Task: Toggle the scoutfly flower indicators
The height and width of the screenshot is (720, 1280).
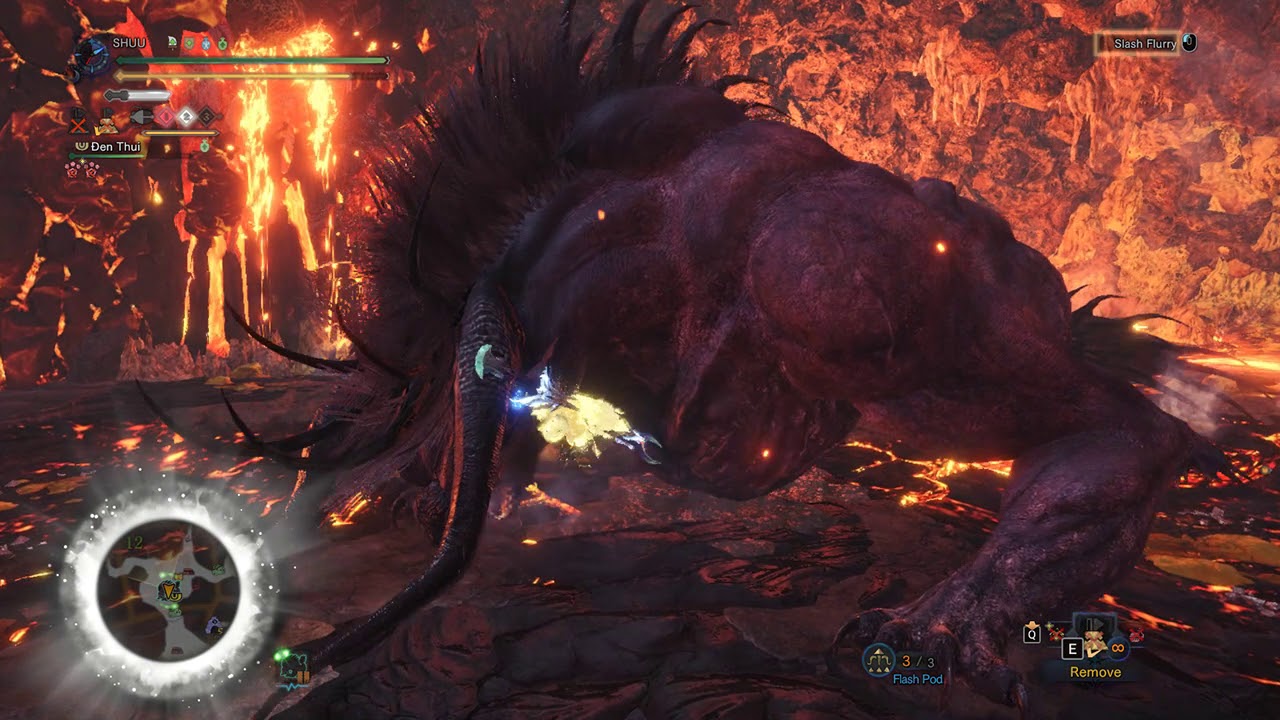Action: (x=82, y=168)
